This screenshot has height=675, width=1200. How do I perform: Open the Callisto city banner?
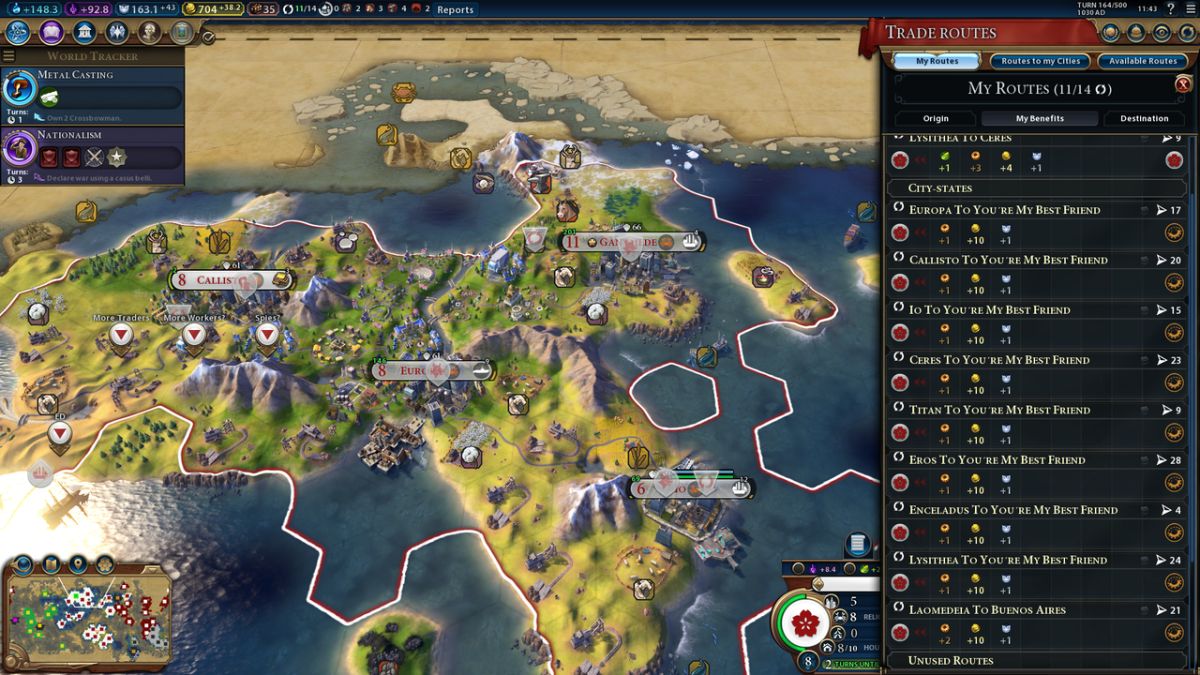(230, 280)
